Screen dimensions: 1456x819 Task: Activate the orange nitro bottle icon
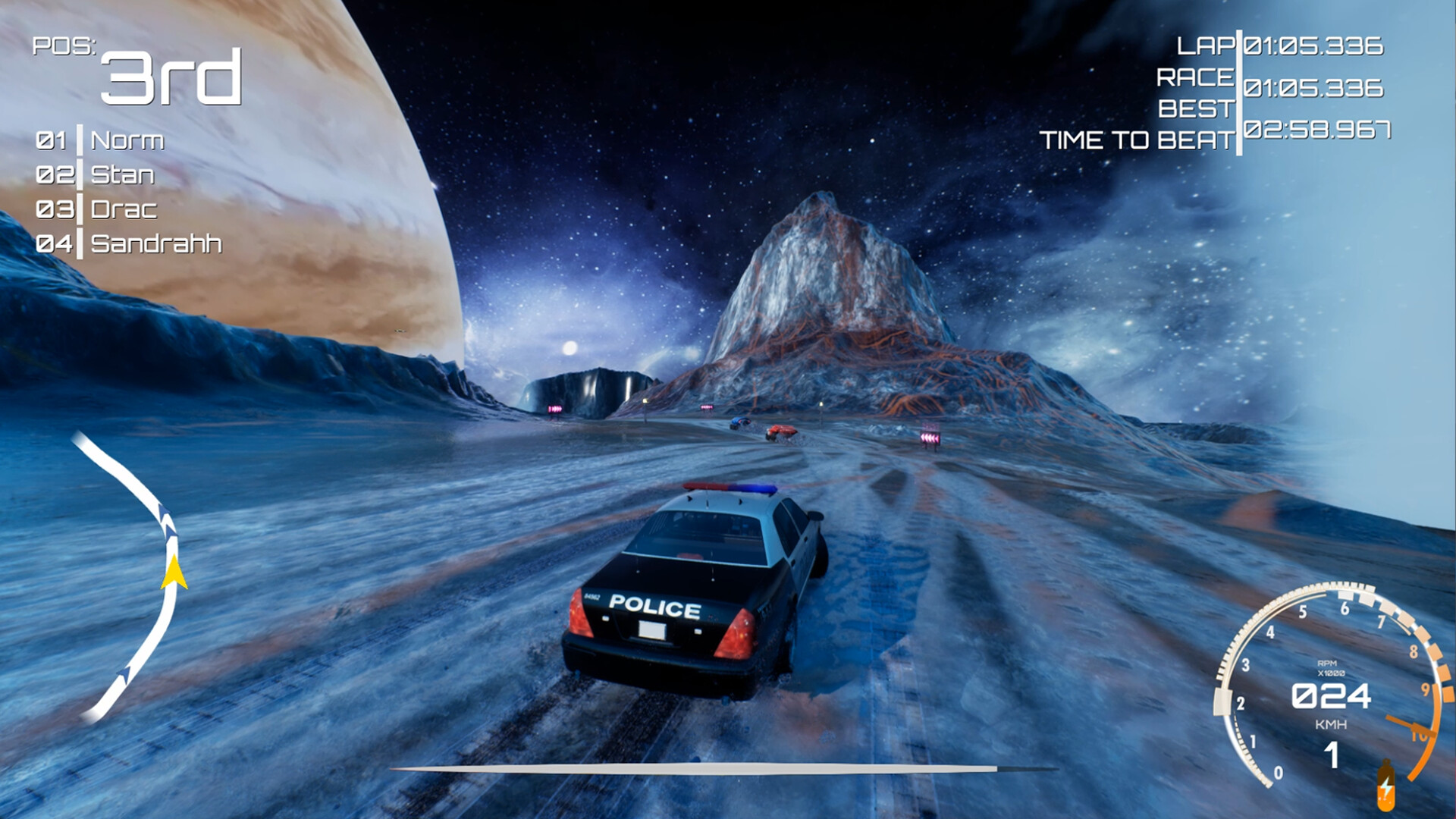[x=1385, y=788]
